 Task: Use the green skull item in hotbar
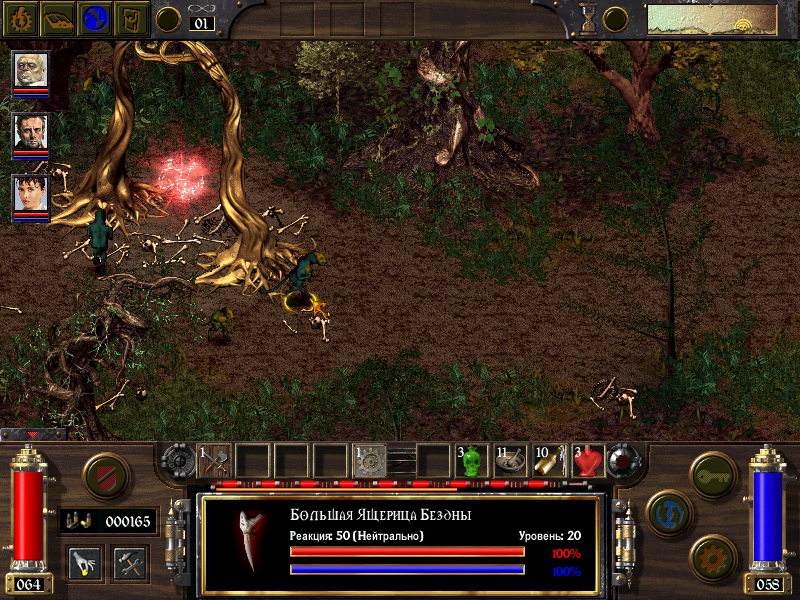coord(472,461)
